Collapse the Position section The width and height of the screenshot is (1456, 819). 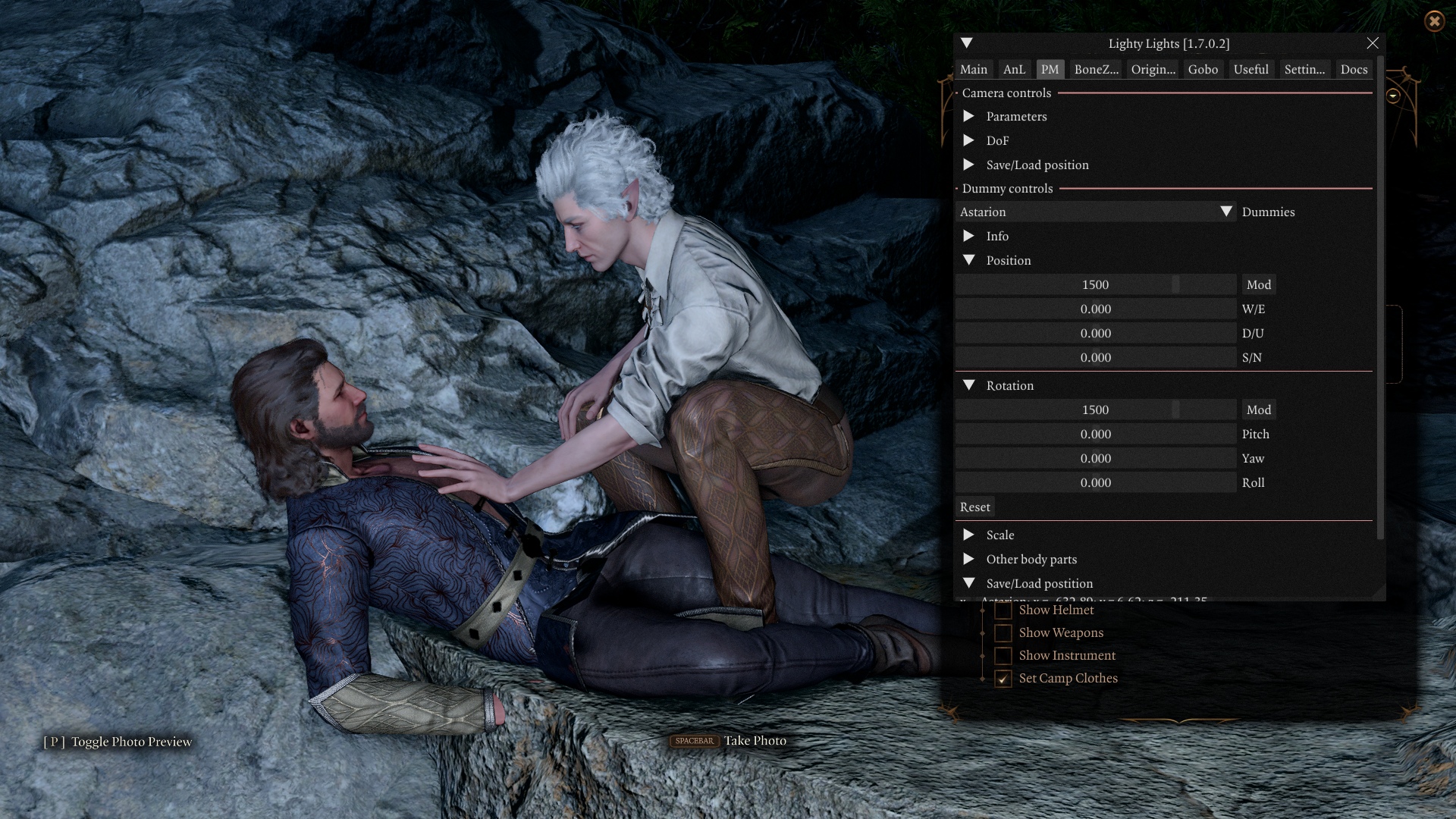tap(969, 260)
